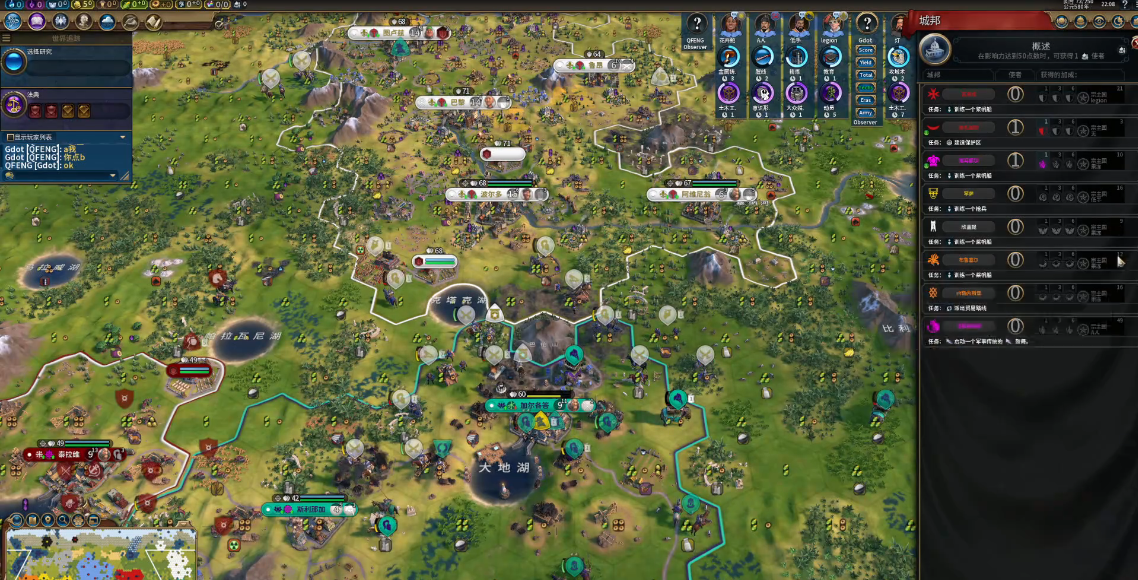Viewport: 1138px width, 580px height.
Task: Open the civics tree button
Action: 37,20
